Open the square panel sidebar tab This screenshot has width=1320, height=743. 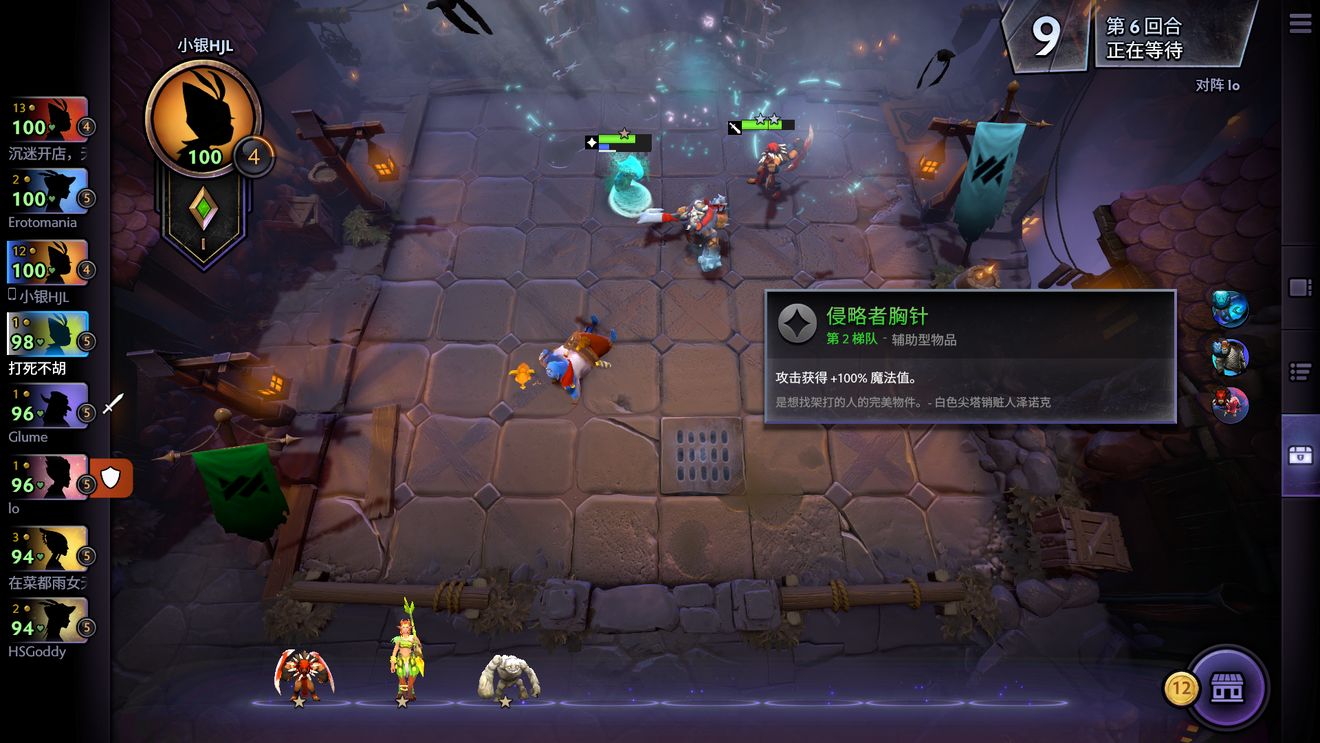tap(1300, 288)
